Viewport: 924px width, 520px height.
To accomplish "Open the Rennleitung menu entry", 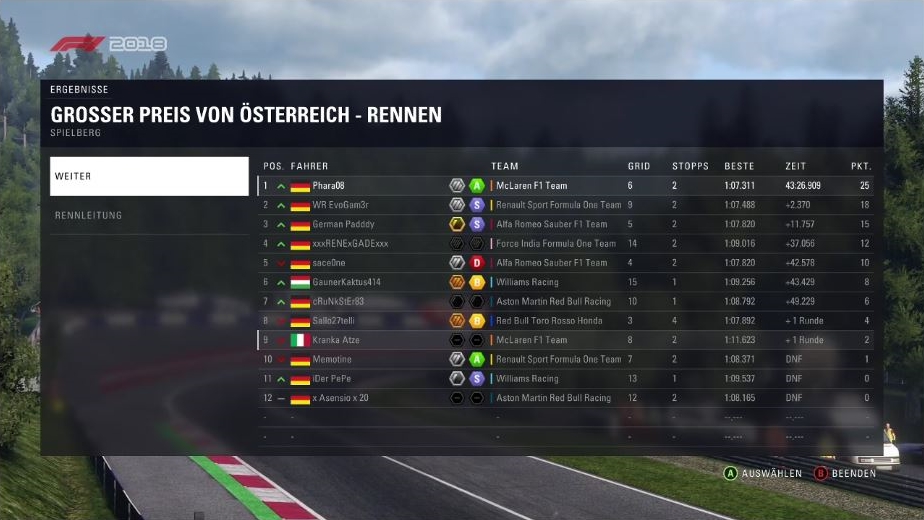I will [149, 215].
